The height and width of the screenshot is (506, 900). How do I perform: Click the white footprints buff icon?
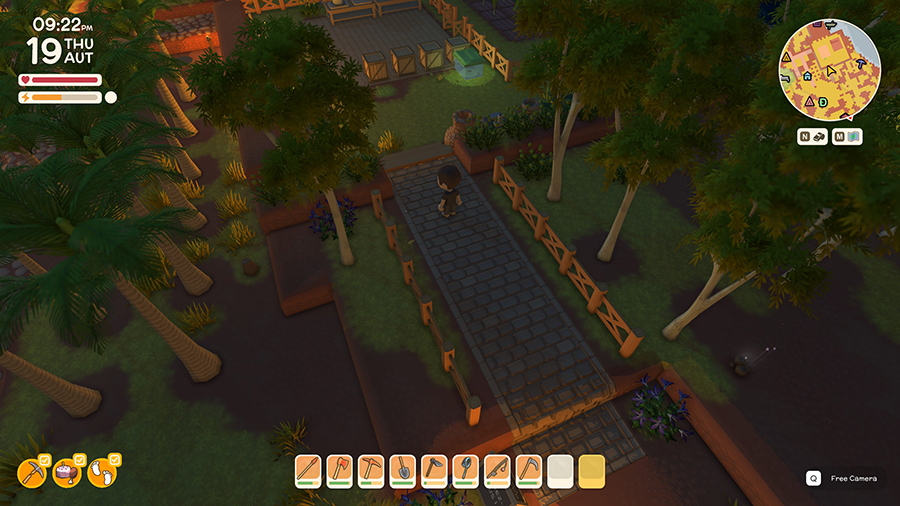pos(102,473)
